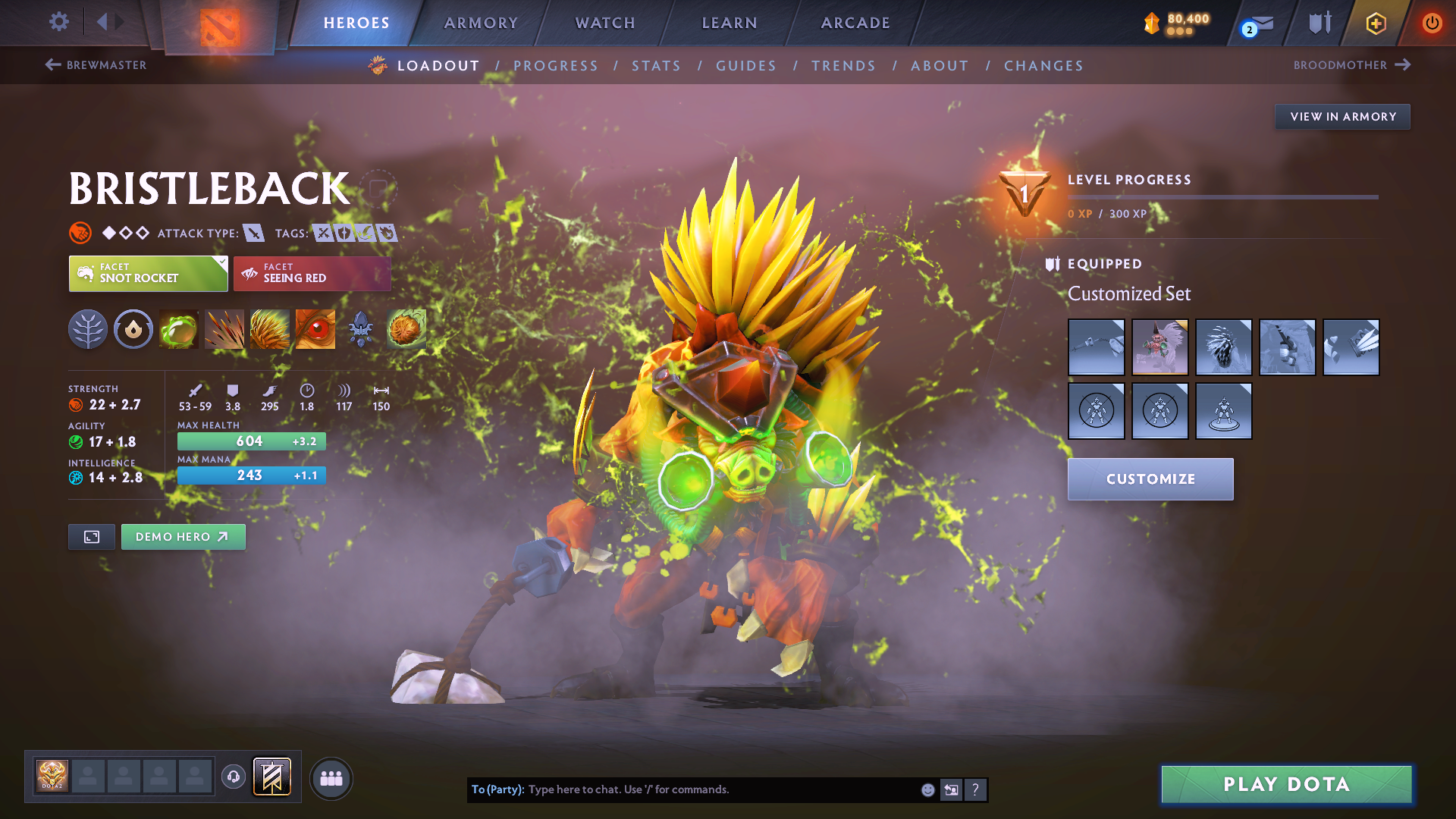Switch to the Armory tab
This screenshot has width=1456, height=819.
pyautogui.click(x=481, y=23)
